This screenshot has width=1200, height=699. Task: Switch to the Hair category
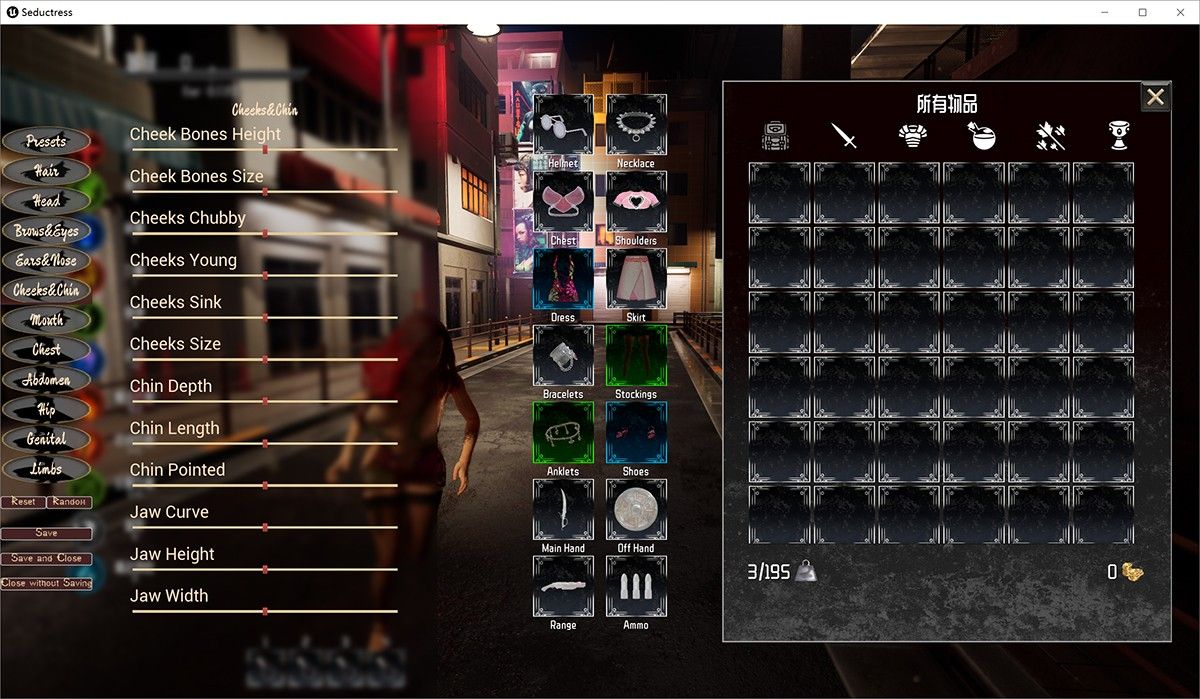click(x=46, y=172)
